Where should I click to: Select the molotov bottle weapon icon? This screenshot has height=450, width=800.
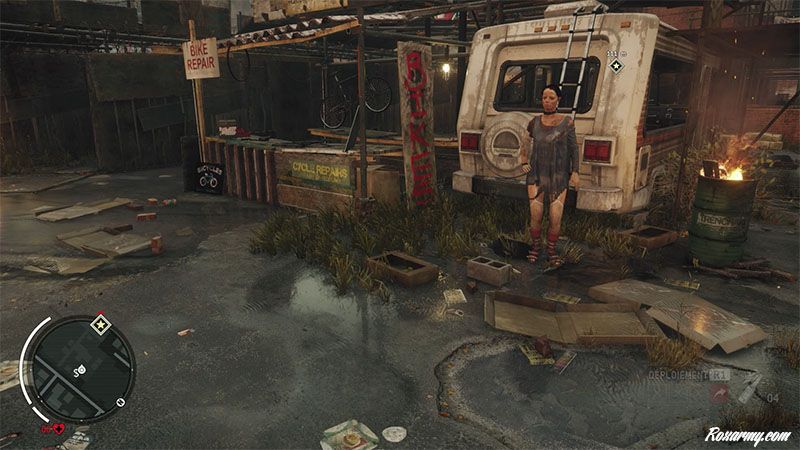tap(746, 388)
